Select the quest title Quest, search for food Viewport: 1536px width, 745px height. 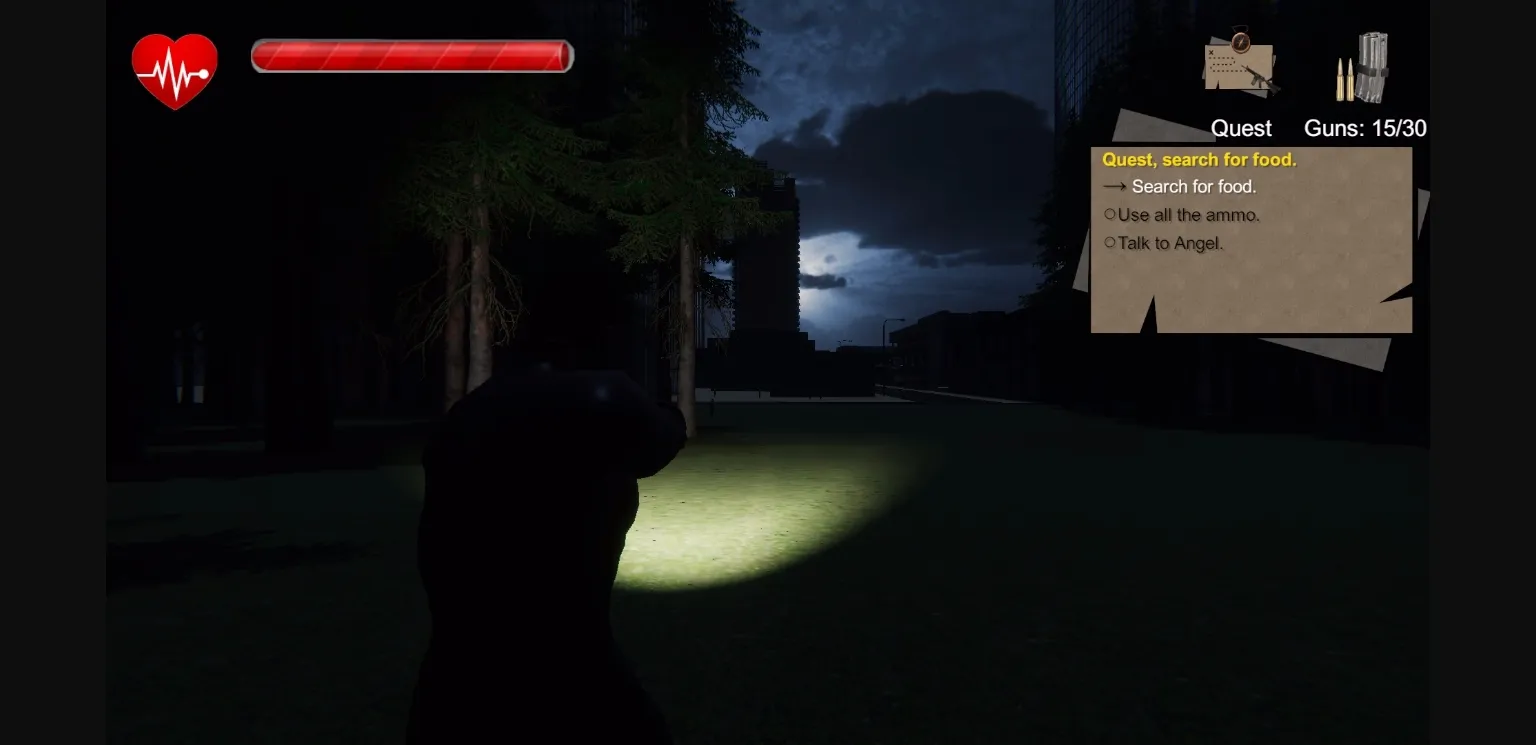click(x=1200, y=159)
